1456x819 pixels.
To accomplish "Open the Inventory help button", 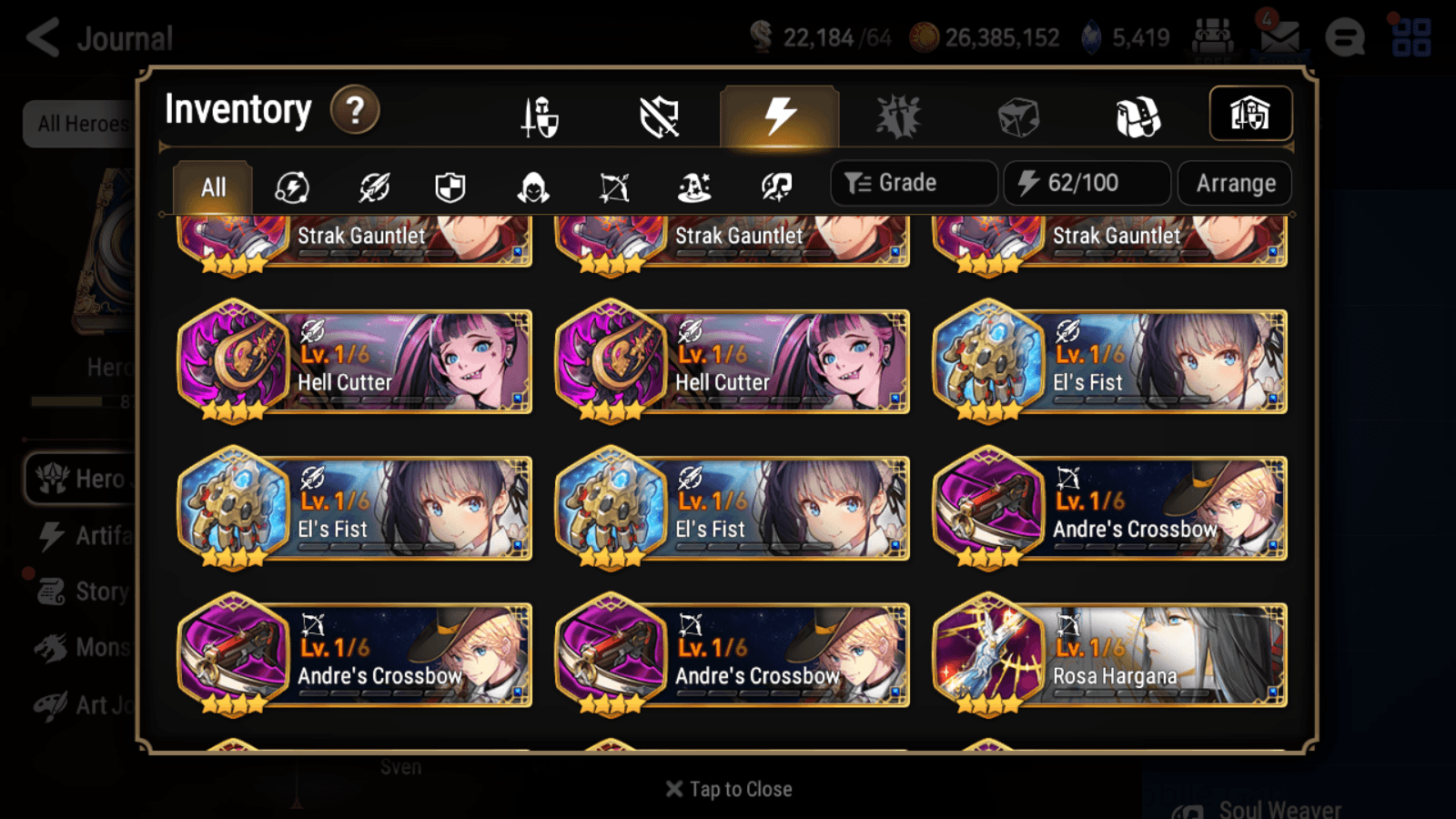I will coord(355,109).
